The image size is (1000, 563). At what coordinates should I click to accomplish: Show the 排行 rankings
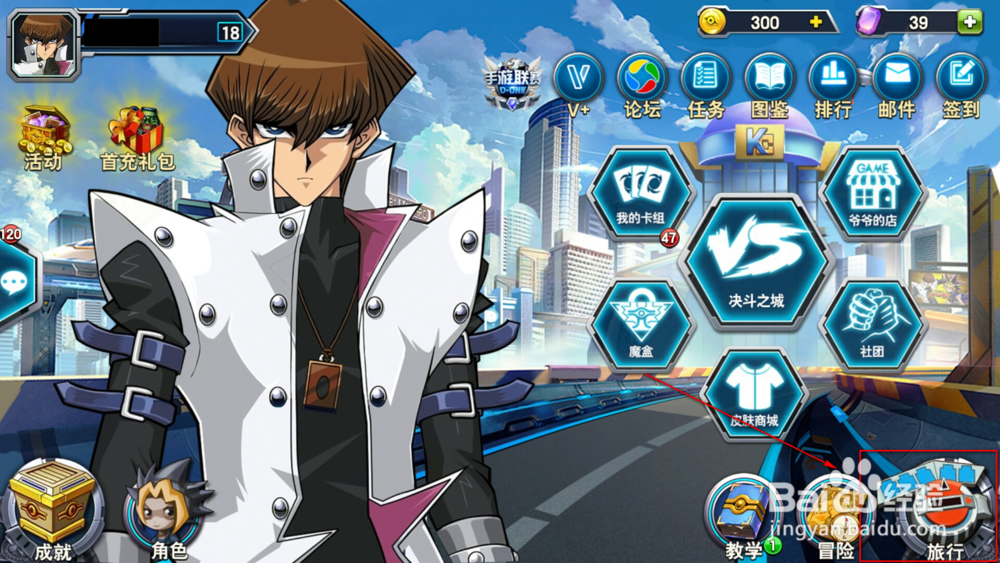pyautogui.click(x=833, y=80)
